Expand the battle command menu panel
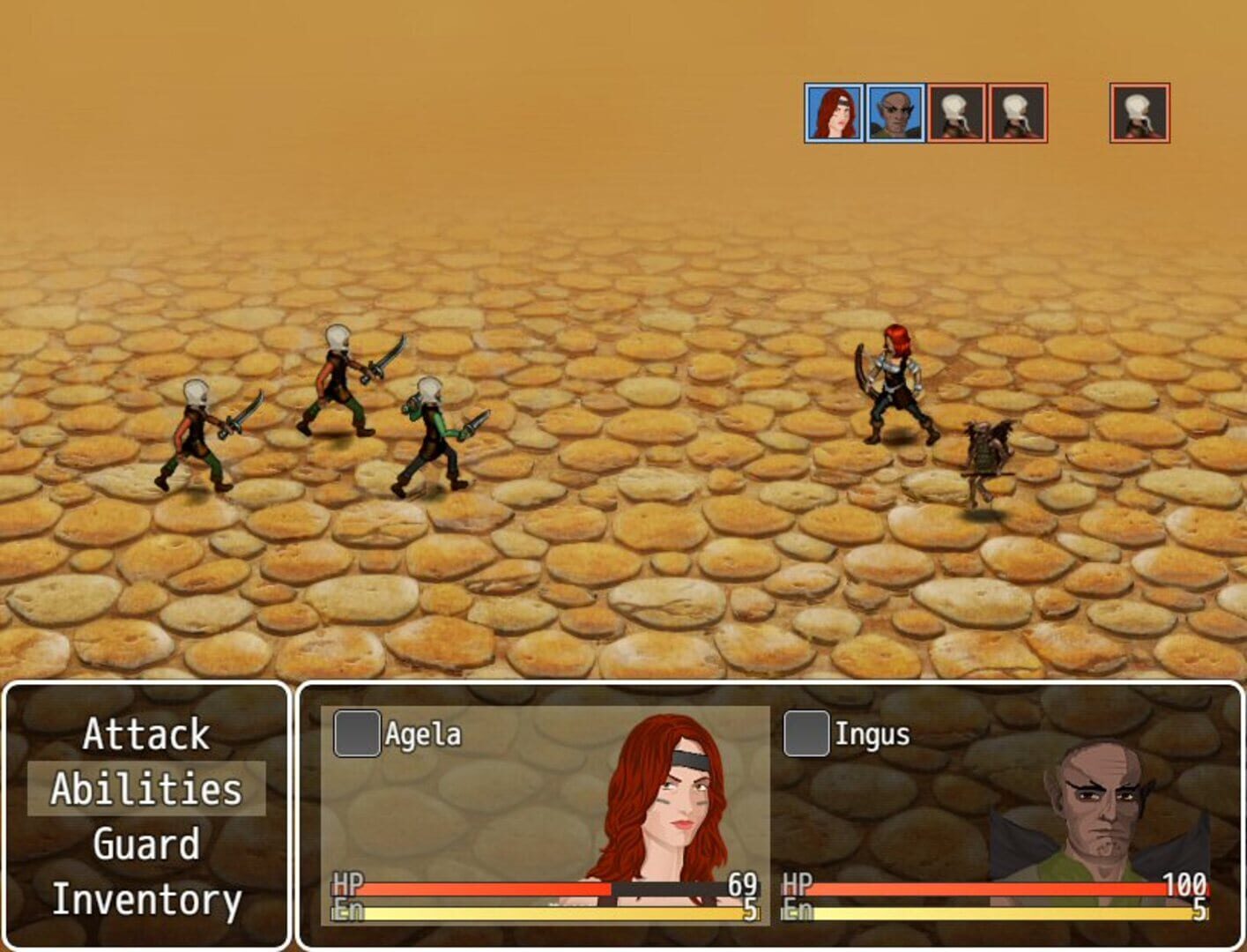 (x=144, y=818)
